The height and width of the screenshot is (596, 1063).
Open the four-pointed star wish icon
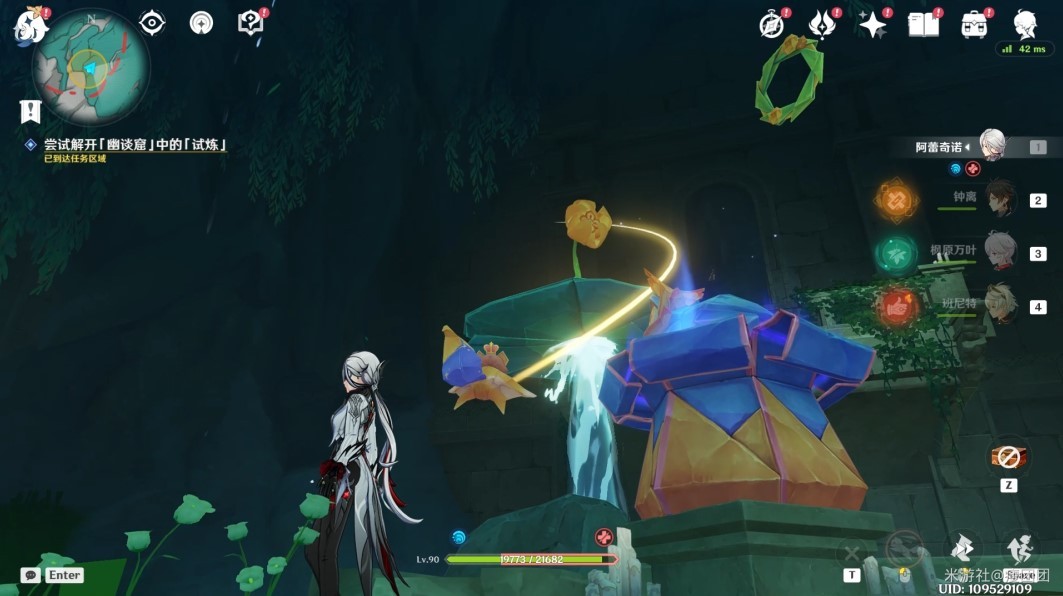[873, 25]
